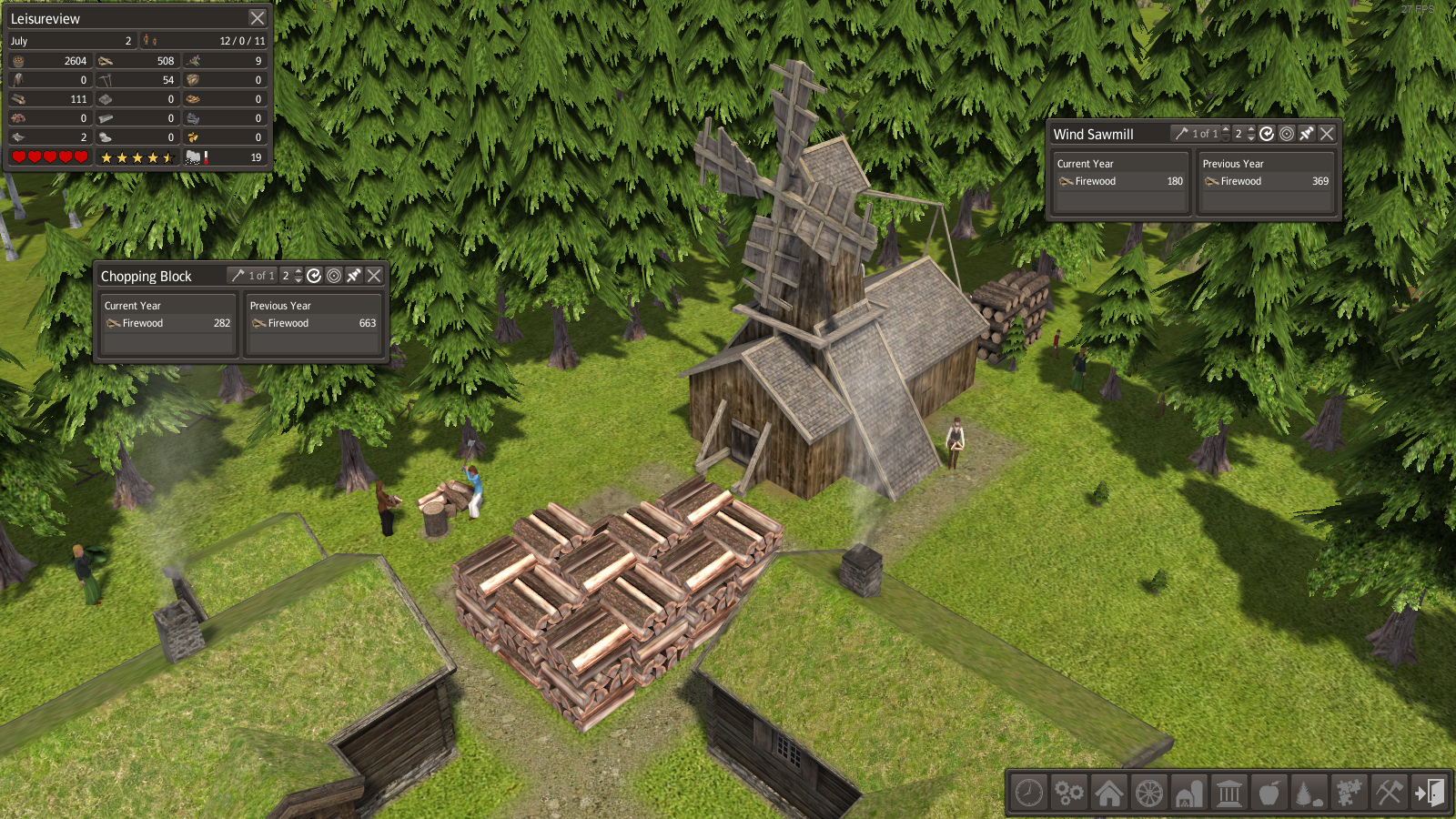Open the barn storage and markets menu
This screenshot has height=819, width=1456.
(1189, 793)
